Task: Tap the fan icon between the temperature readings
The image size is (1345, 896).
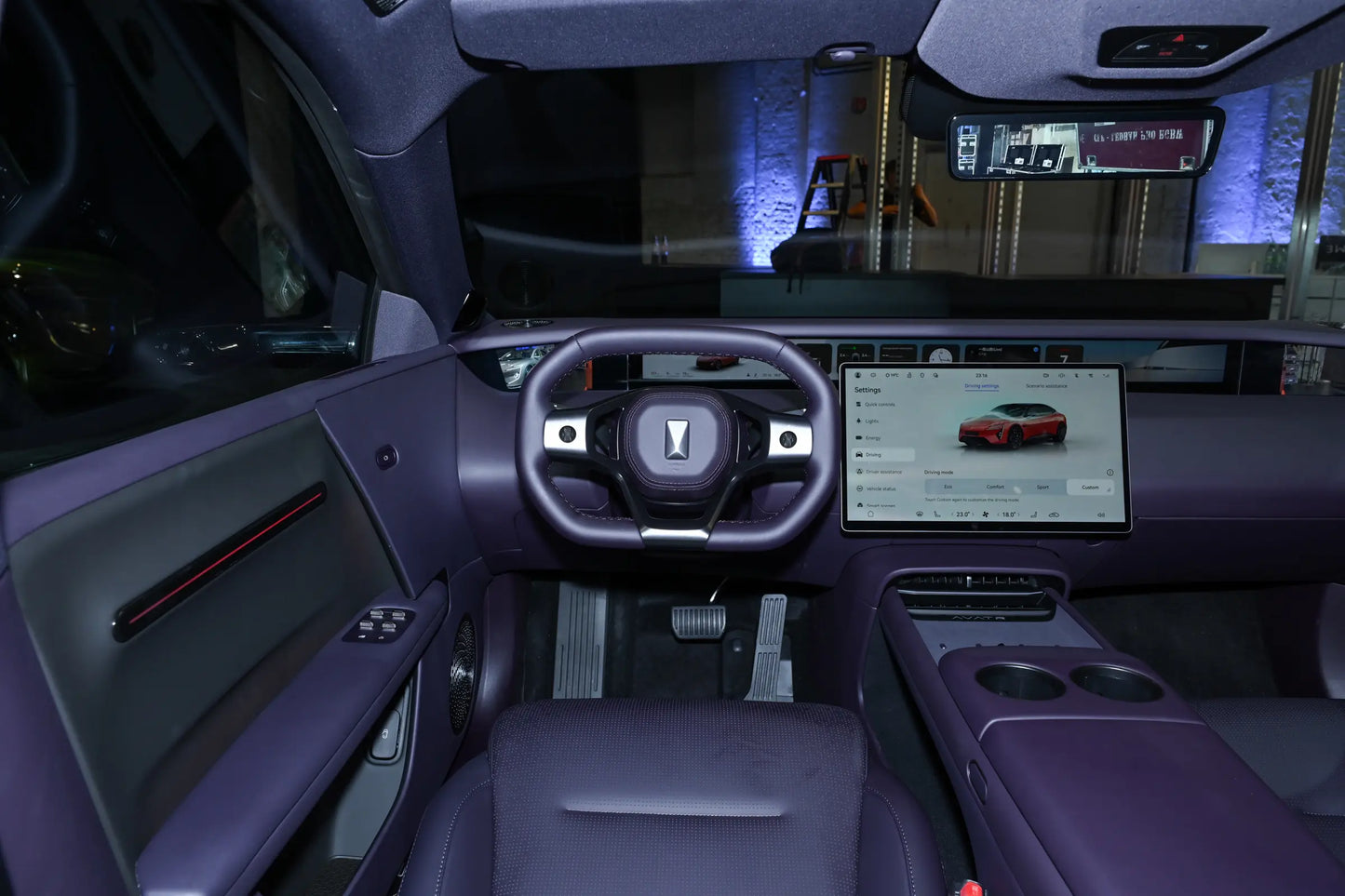Action: (x=986, y=515)
